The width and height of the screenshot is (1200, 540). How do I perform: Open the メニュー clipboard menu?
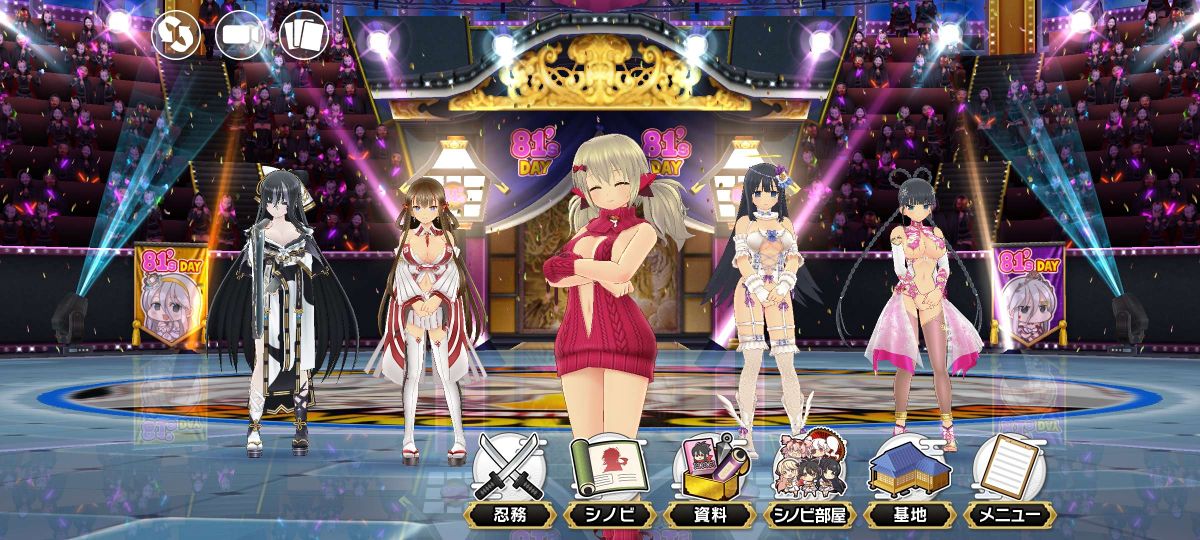(x=1009, y=478)
